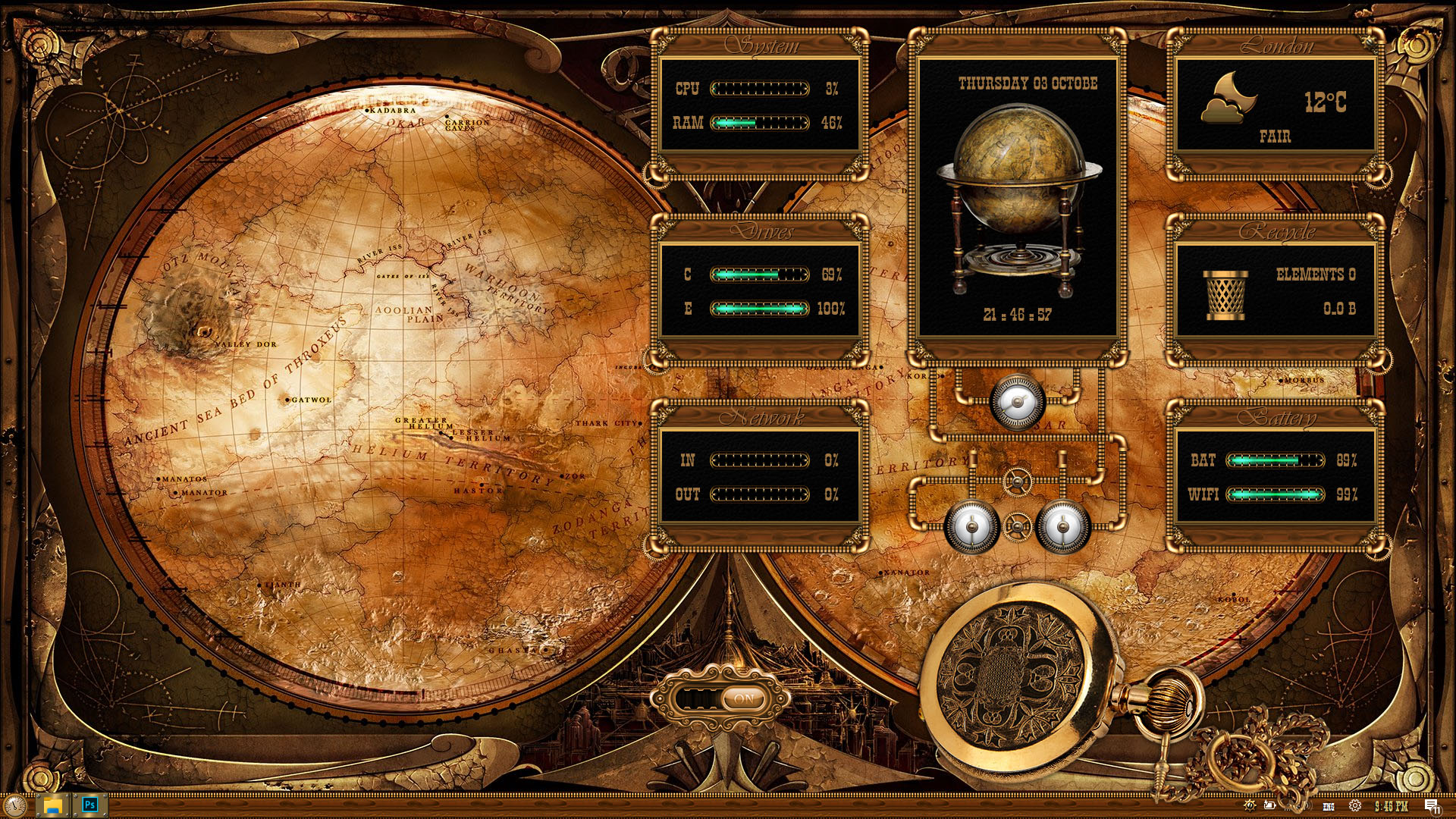Turn the single silver knob below the clock panel

pos(1016,402)
